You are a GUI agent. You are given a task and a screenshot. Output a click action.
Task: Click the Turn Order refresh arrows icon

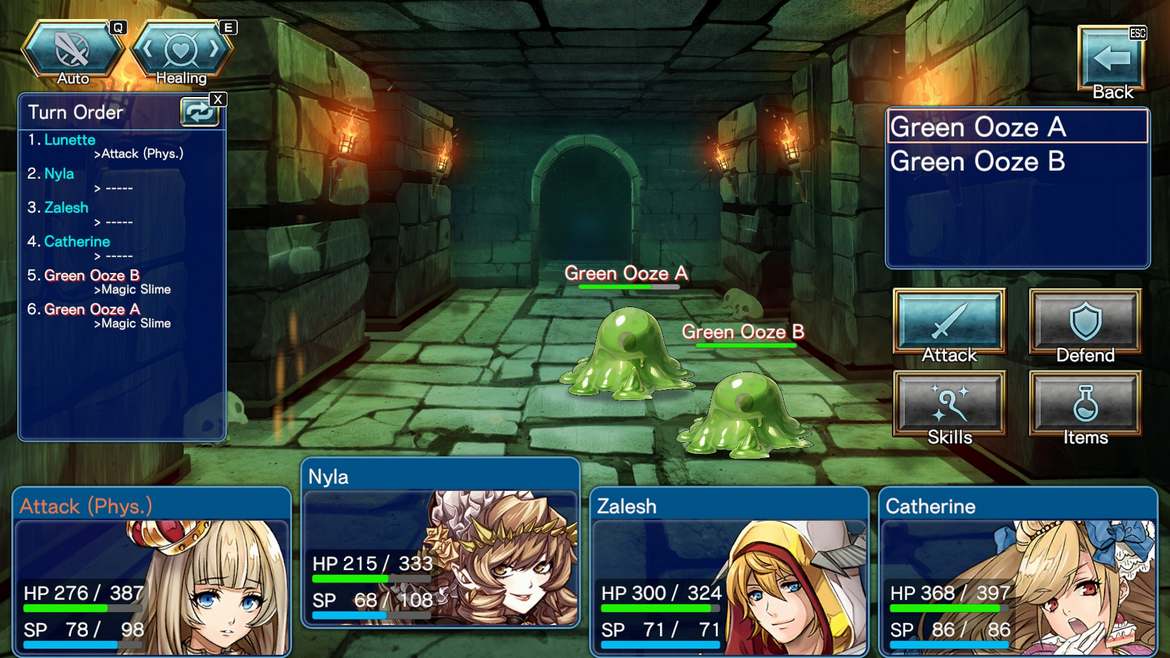[199, 112]
